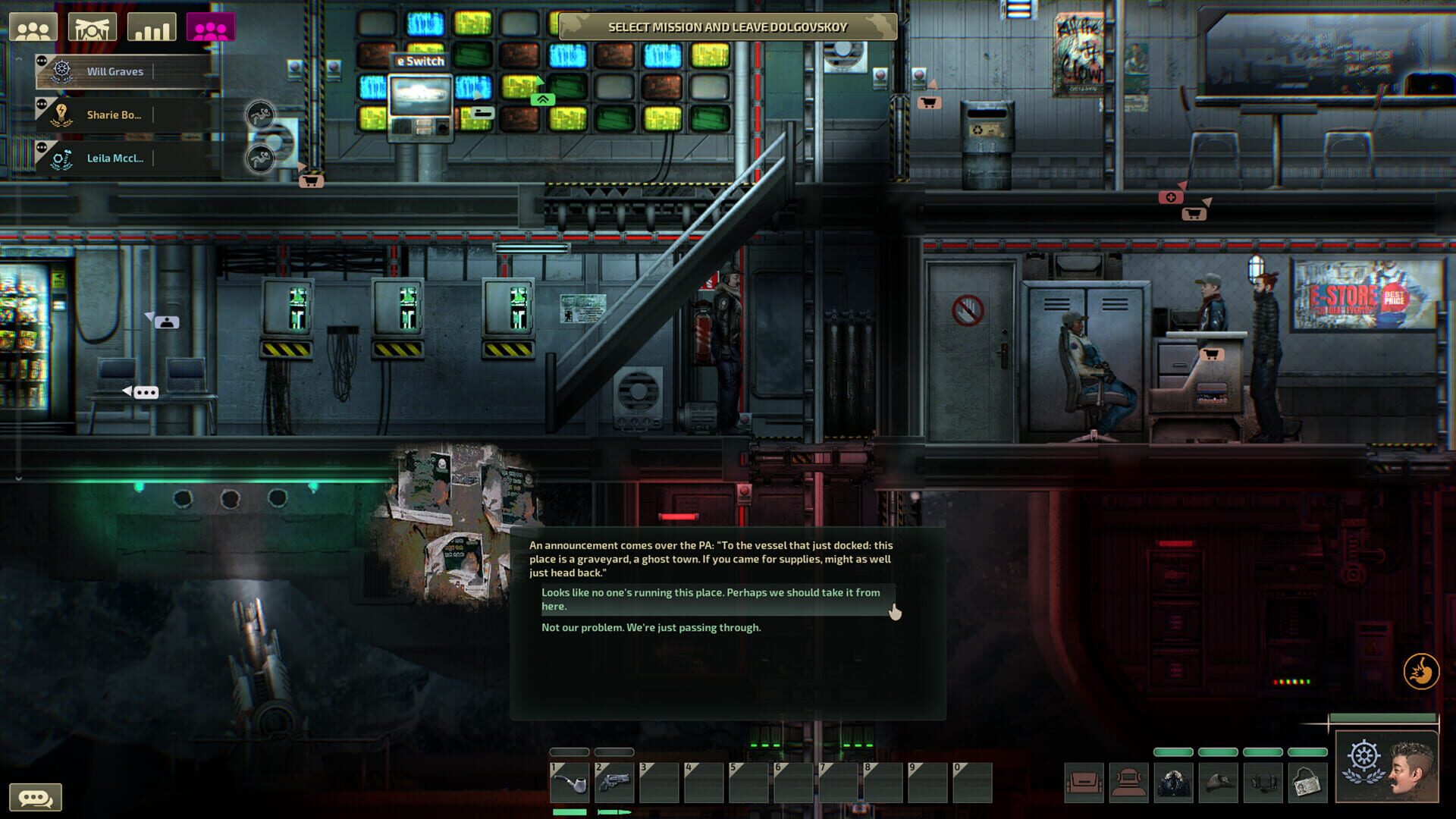Open the crew roster tab with people icon
This screenshot has height=819, width=1456.
point(33,27)
